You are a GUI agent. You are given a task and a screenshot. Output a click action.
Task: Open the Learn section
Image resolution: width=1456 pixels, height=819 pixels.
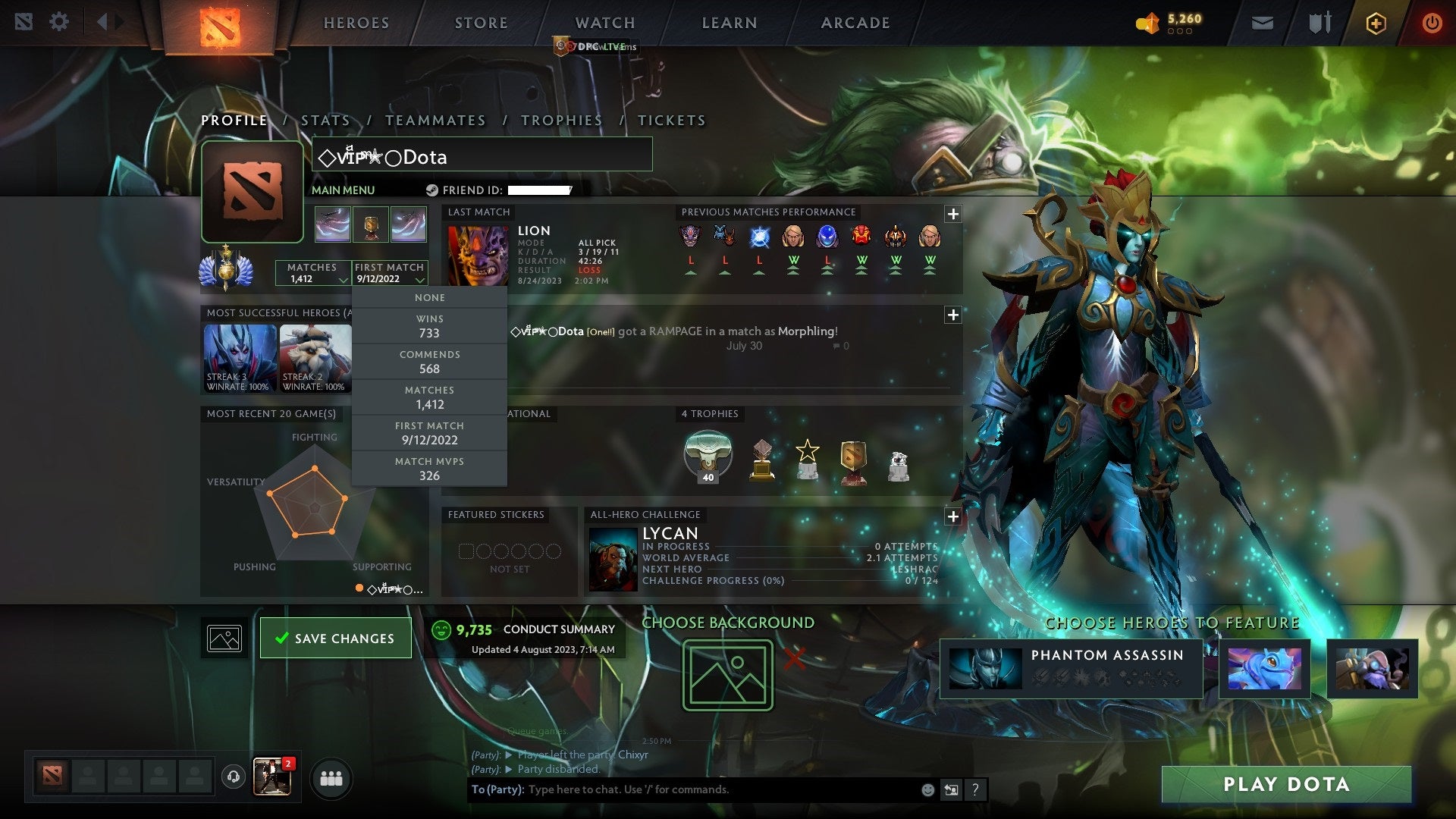coord(729,23)
